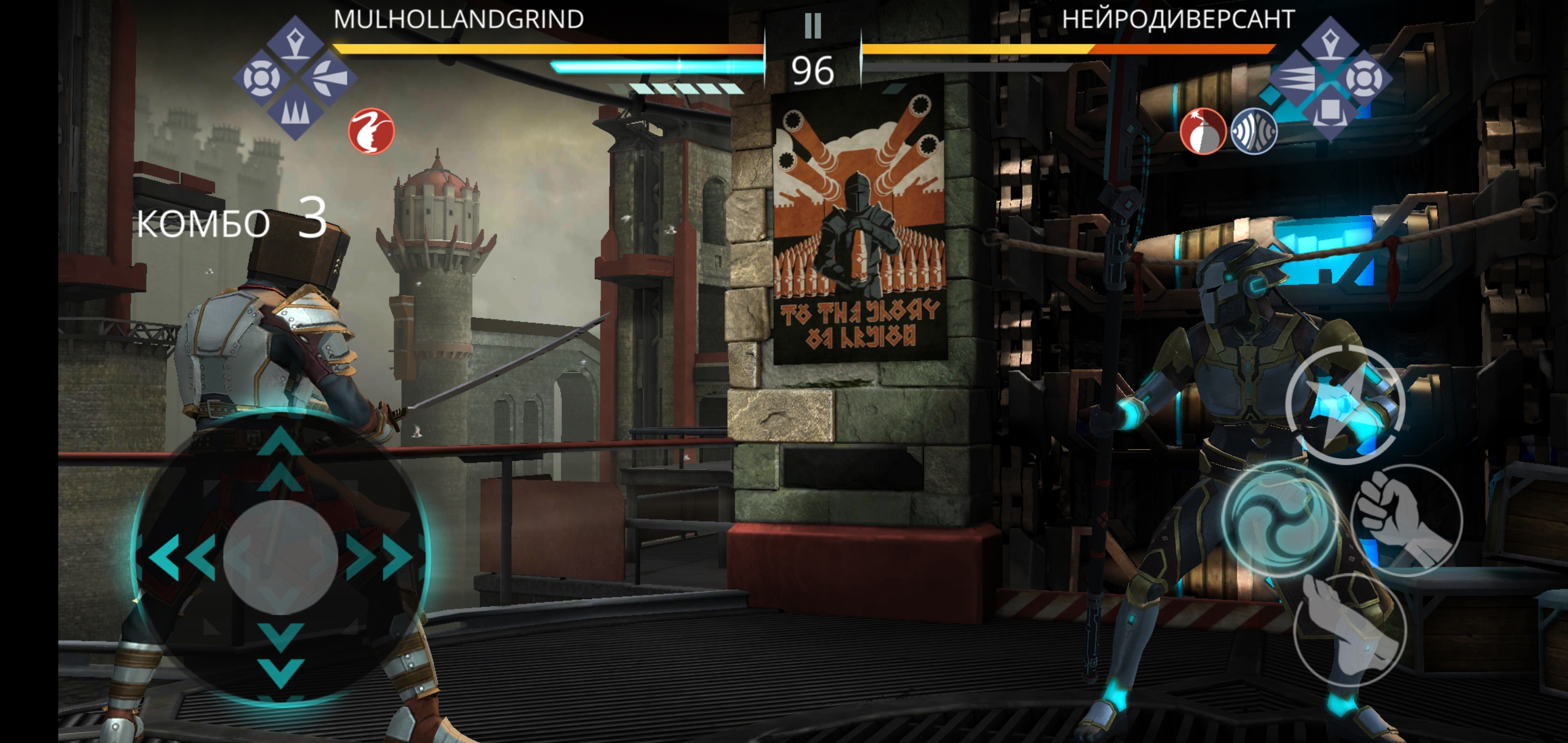Move back with the left joystick arrows
Viewport: 1568px width, 743px height.
click(x=182, y=556)
